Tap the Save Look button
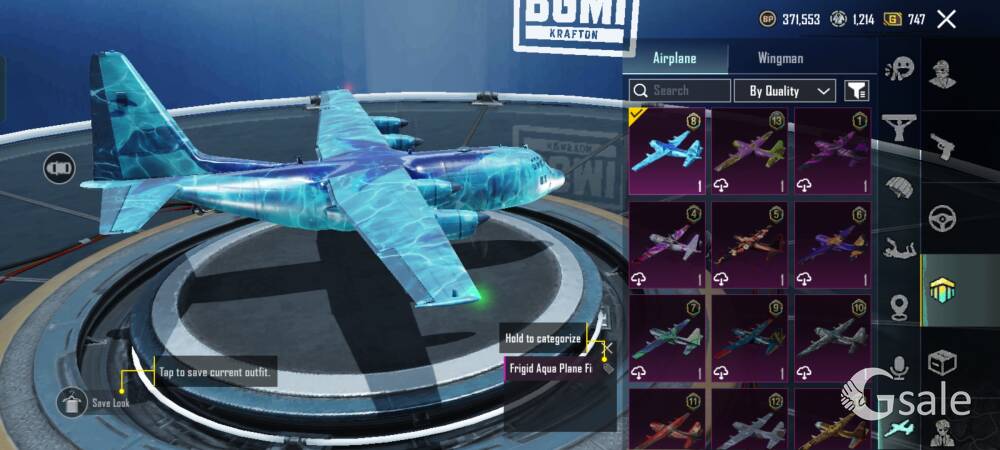 74,402
